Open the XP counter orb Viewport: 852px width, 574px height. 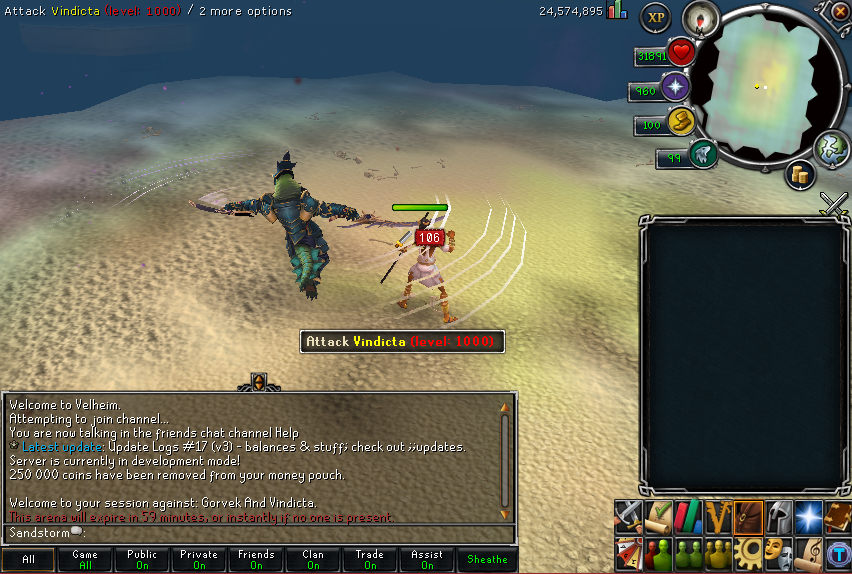(655, 16)
